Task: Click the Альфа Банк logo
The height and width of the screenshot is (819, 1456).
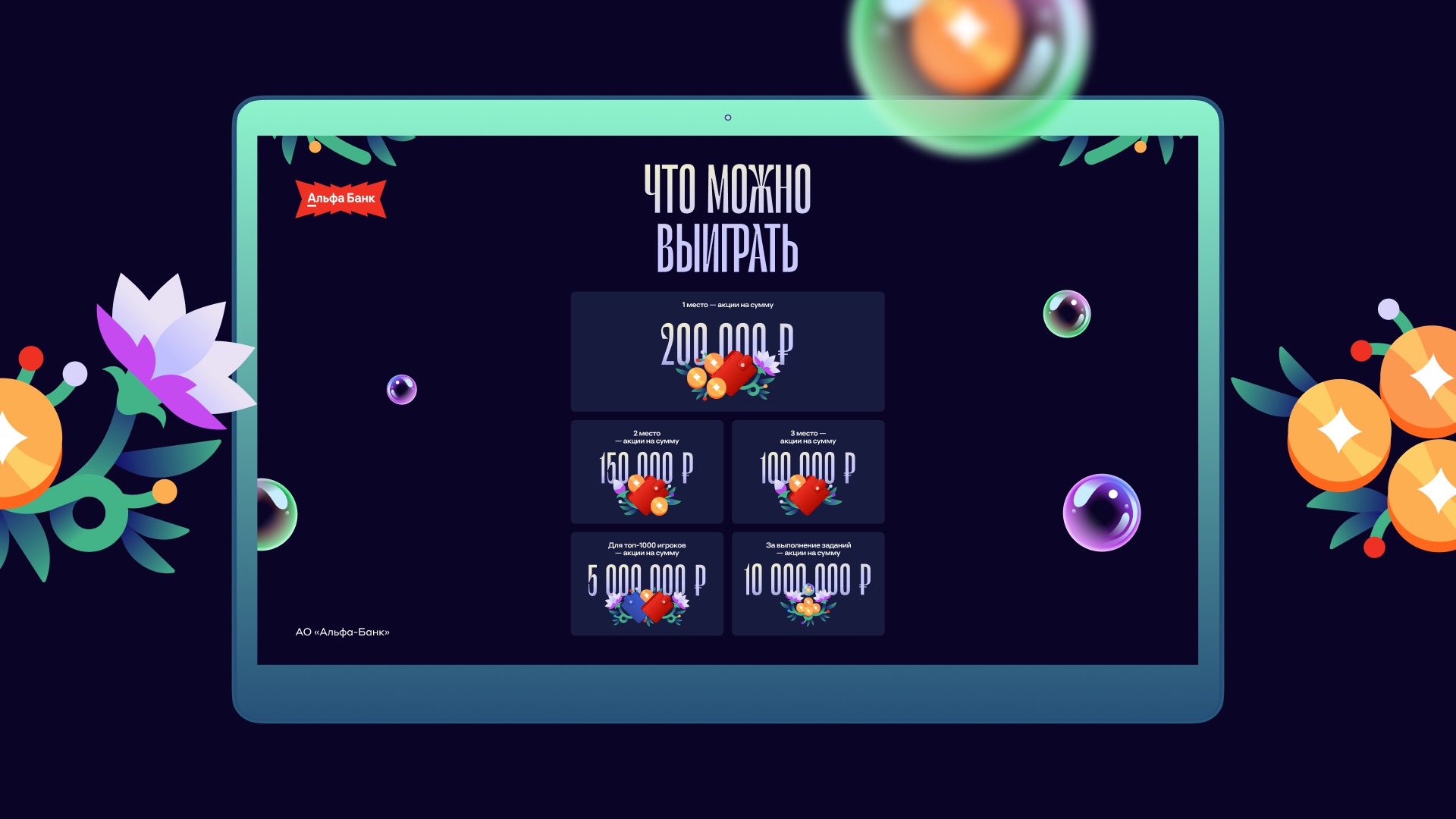Action: (340, 199)
